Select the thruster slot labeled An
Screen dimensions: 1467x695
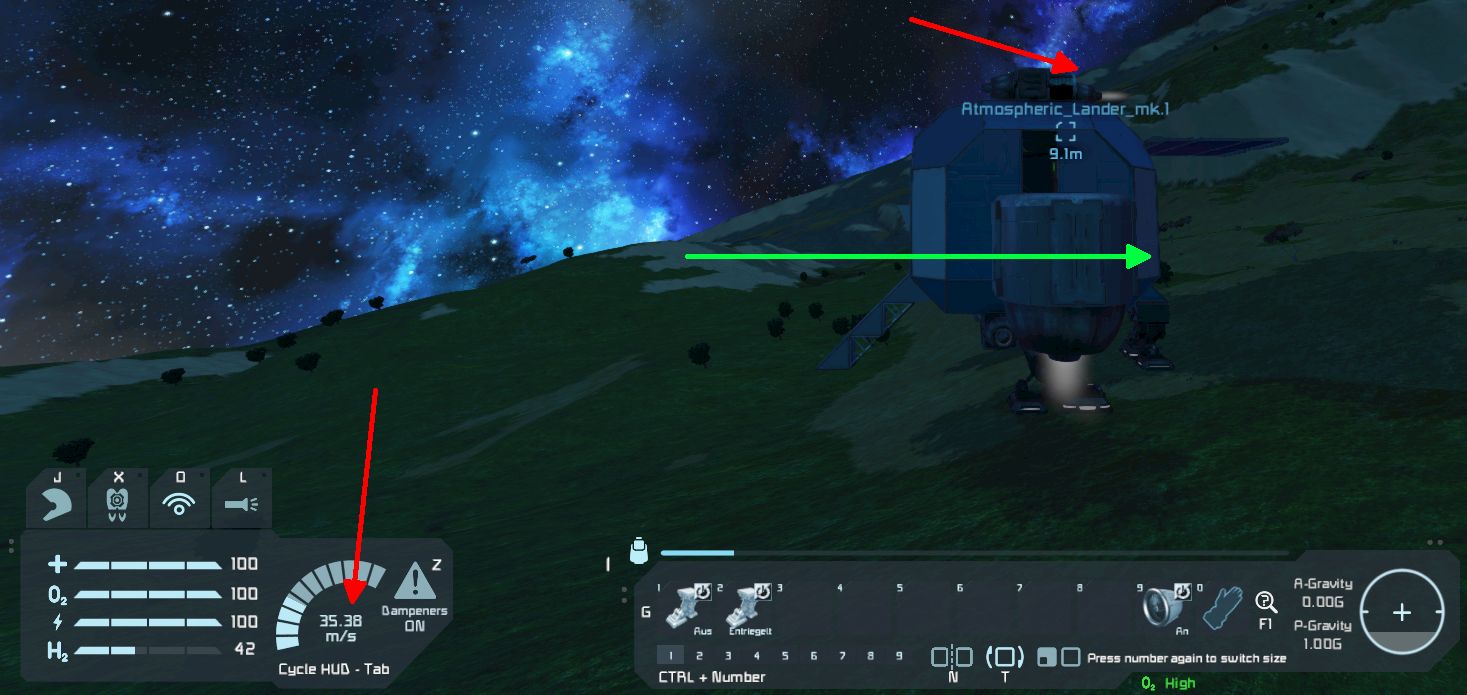[1165, 606]
